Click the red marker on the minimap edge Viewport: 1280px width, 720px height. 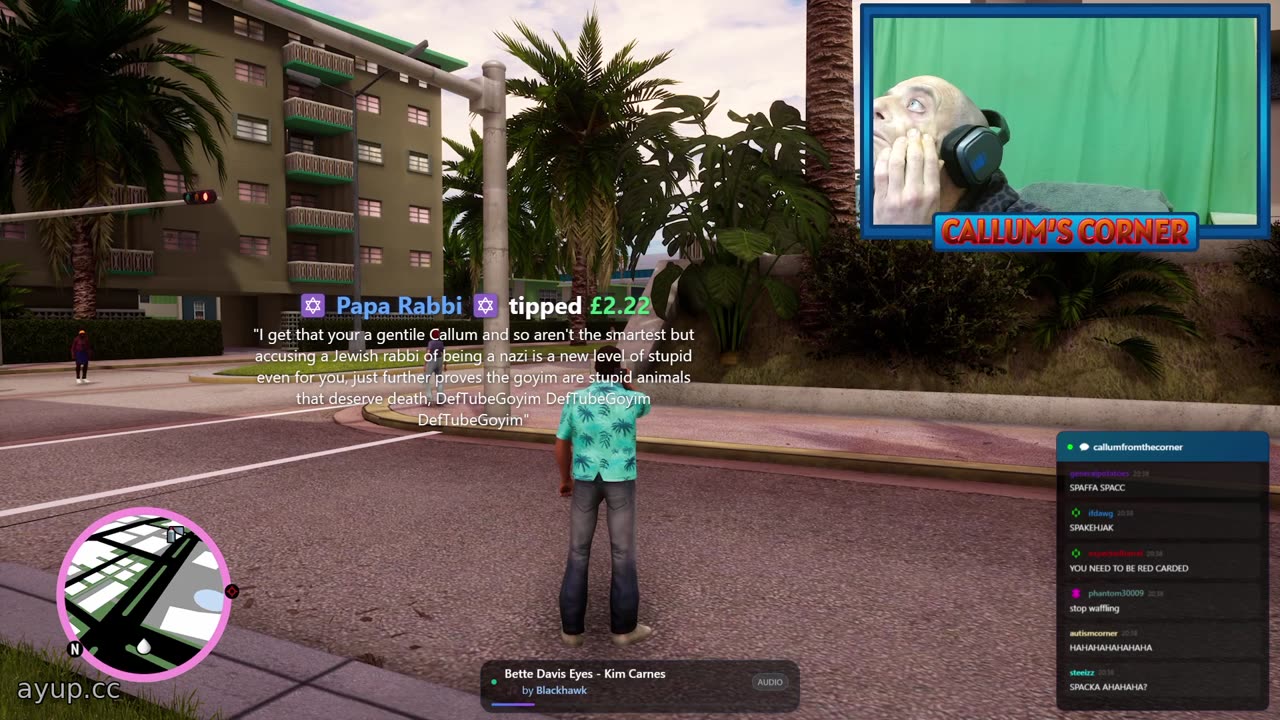(232, 592)
